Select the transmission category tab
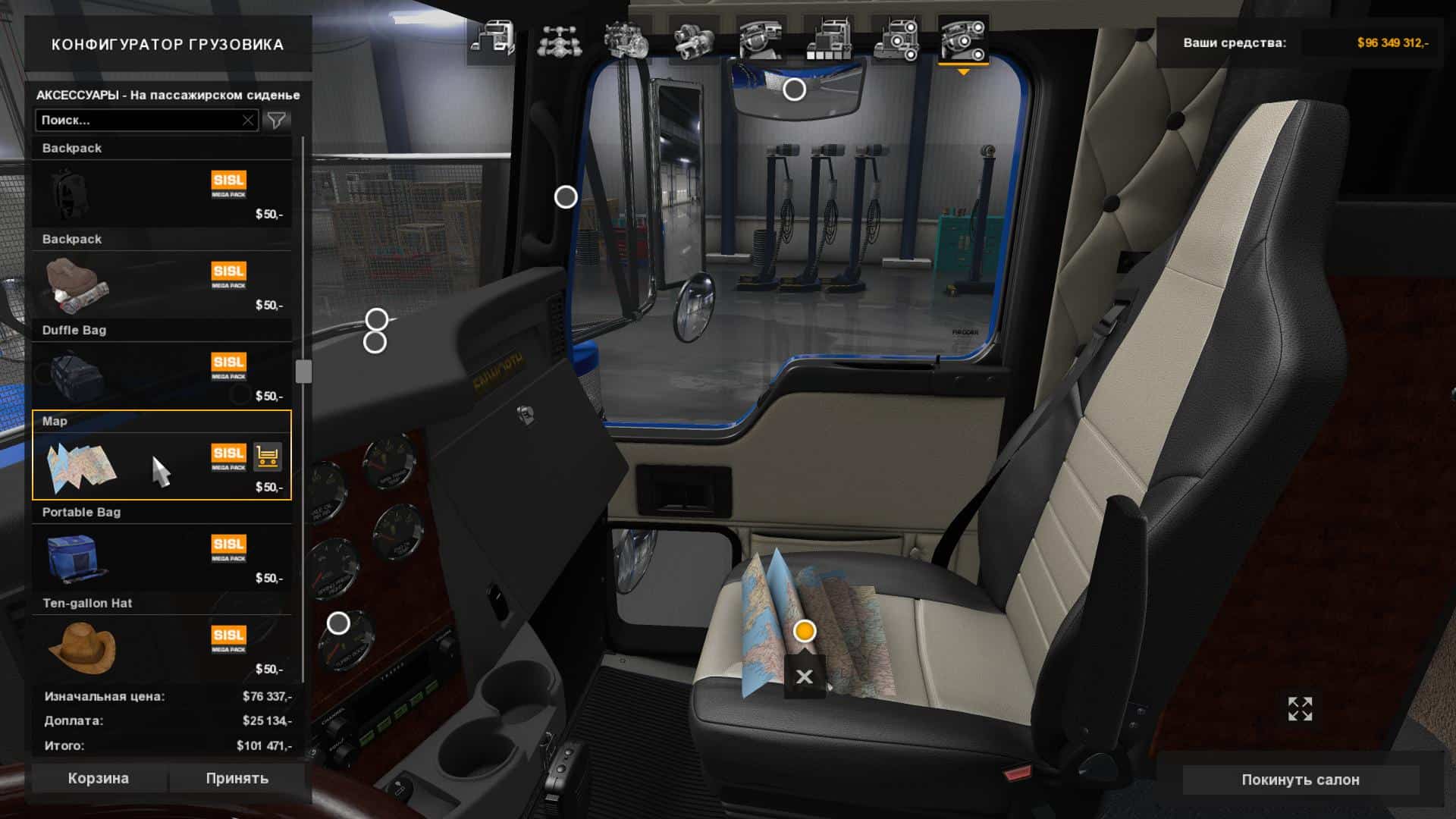This screenshot has width=1456, height=819. (x=693, y=40)
